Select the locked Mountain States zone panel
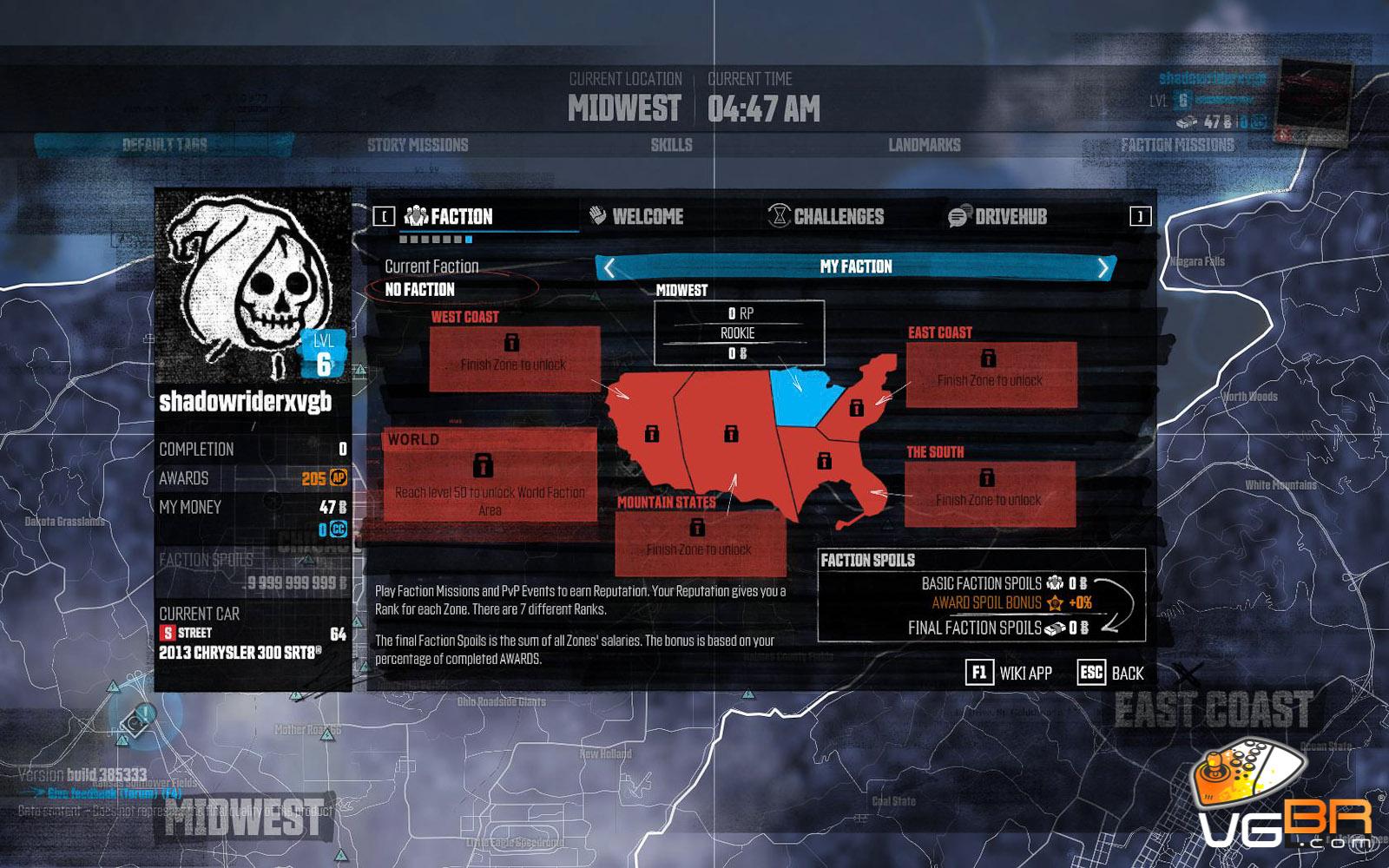 pos(700,542)
